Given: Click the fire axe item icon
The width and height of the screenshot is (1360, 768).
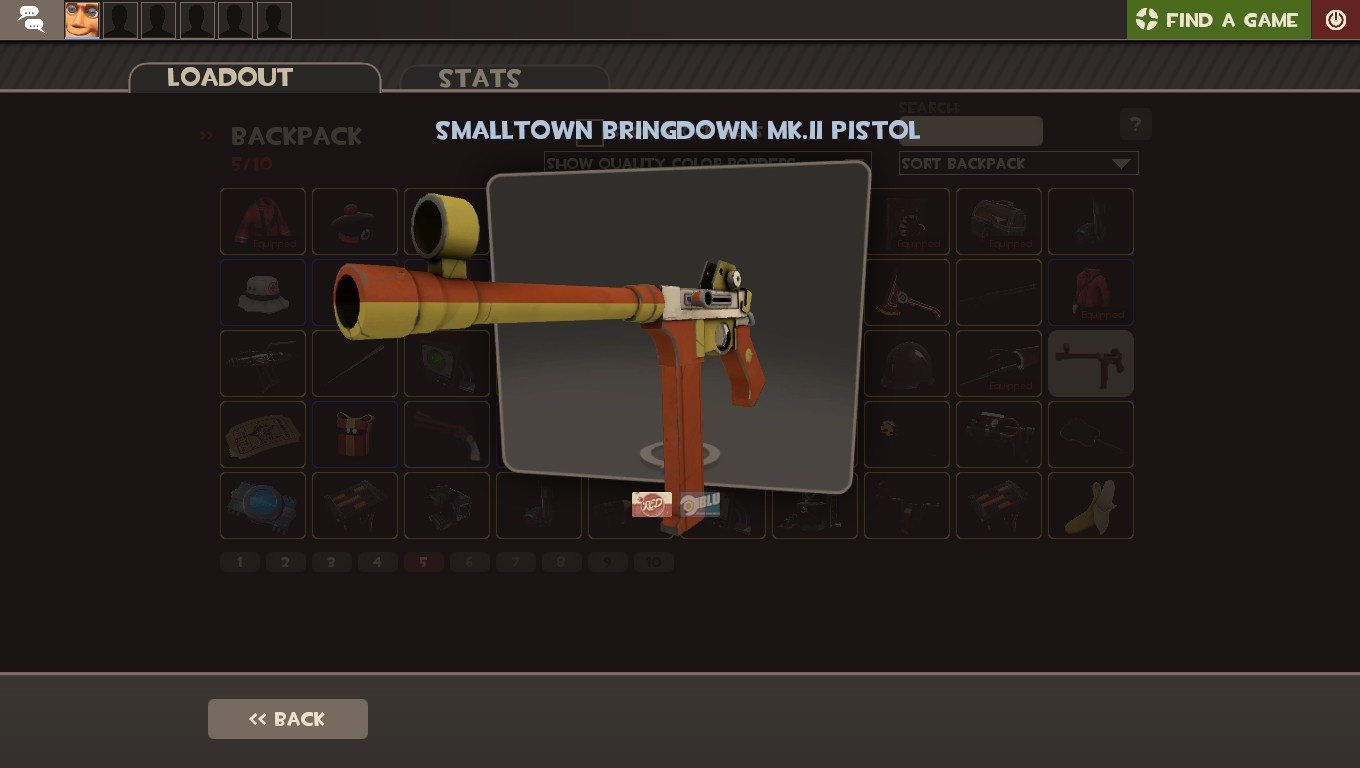Looking at the screenshot, I should (907, 292).
